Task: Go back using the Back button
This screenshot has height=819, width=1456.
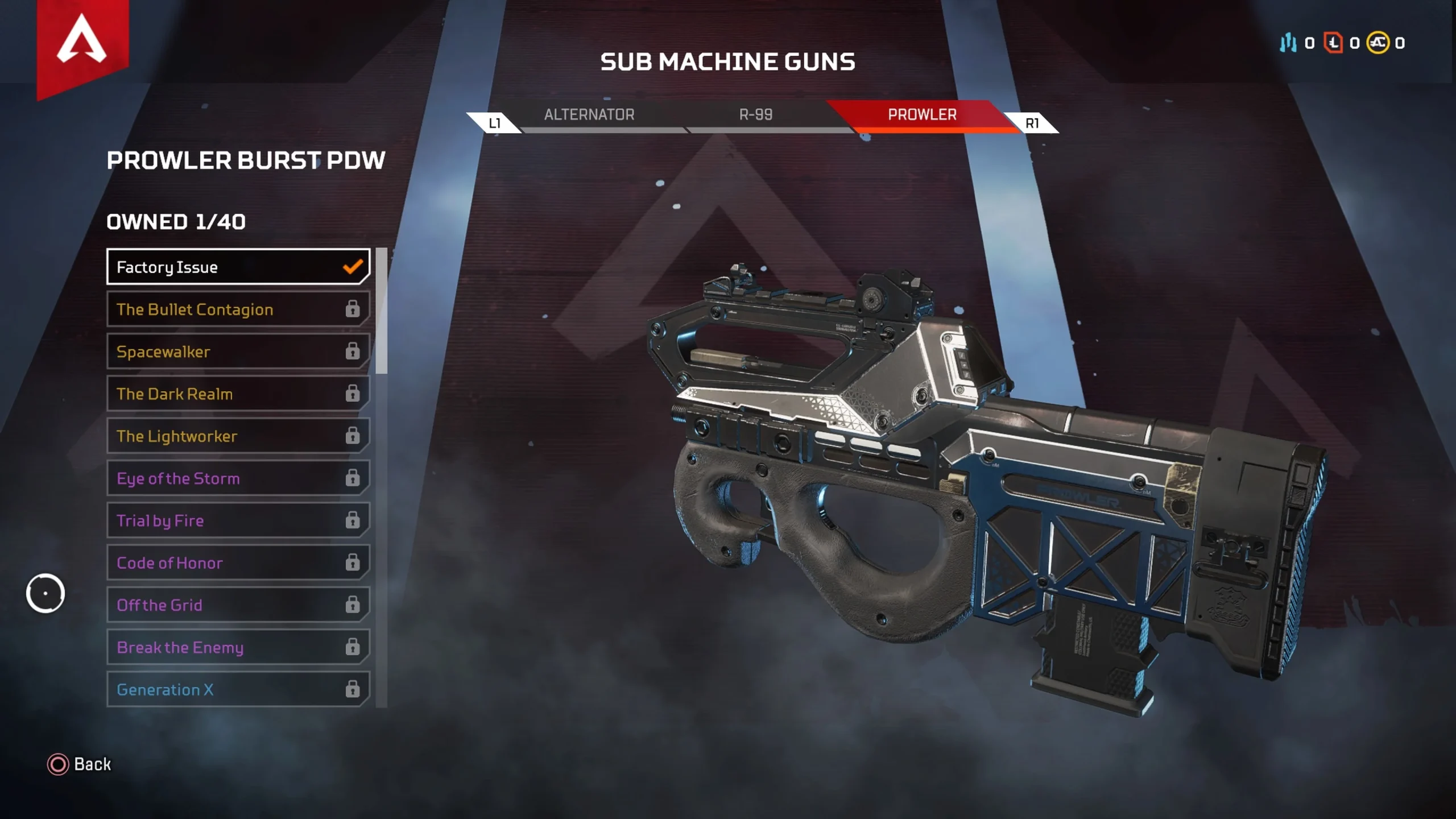Action: coord(80,764)
